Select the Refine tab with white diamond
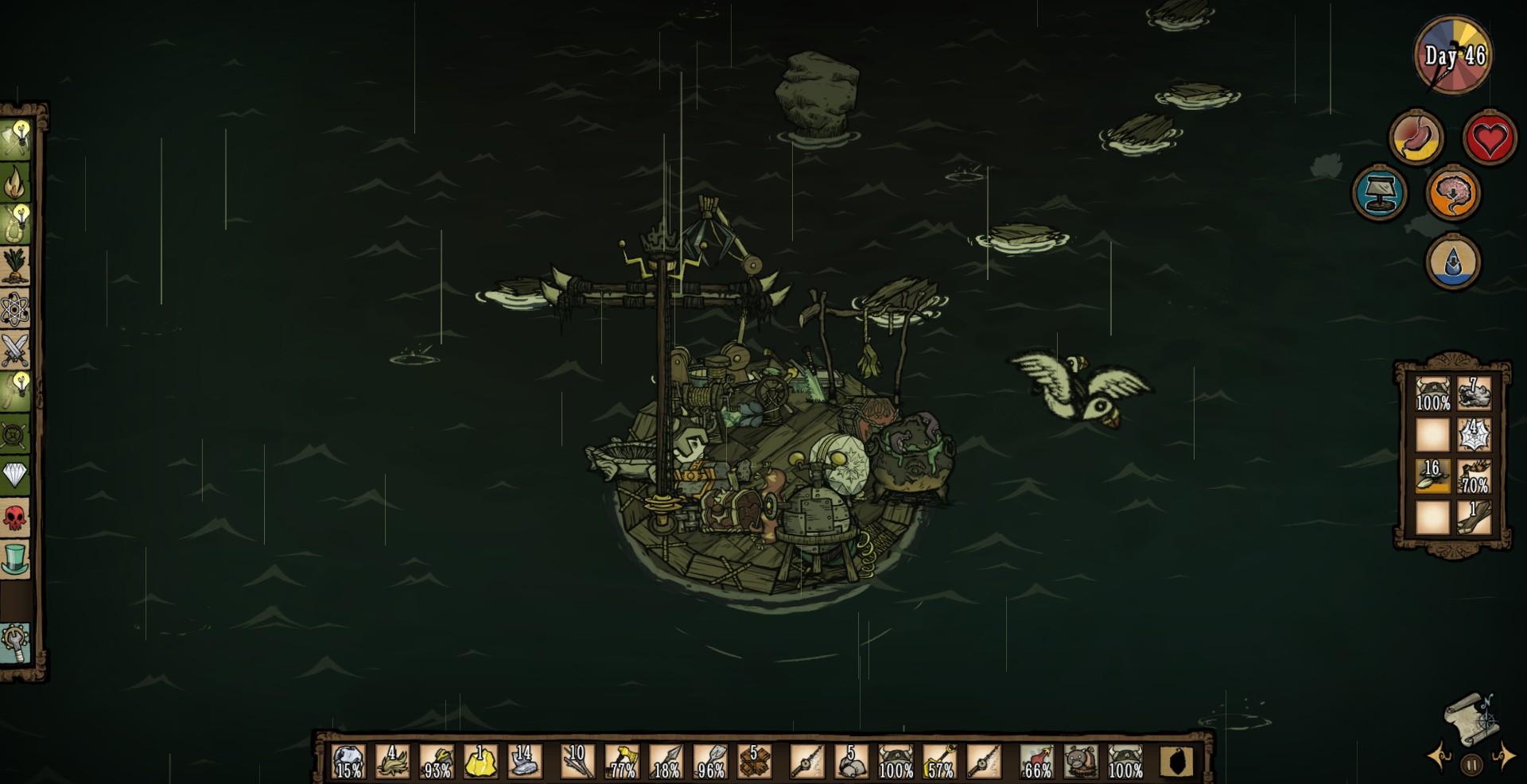 (x=15, y=476)
